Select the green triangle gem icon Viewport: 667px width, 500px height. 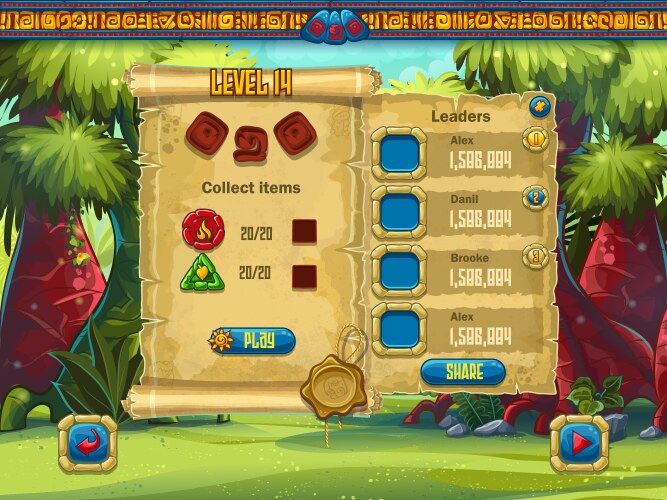pos(203,273)
